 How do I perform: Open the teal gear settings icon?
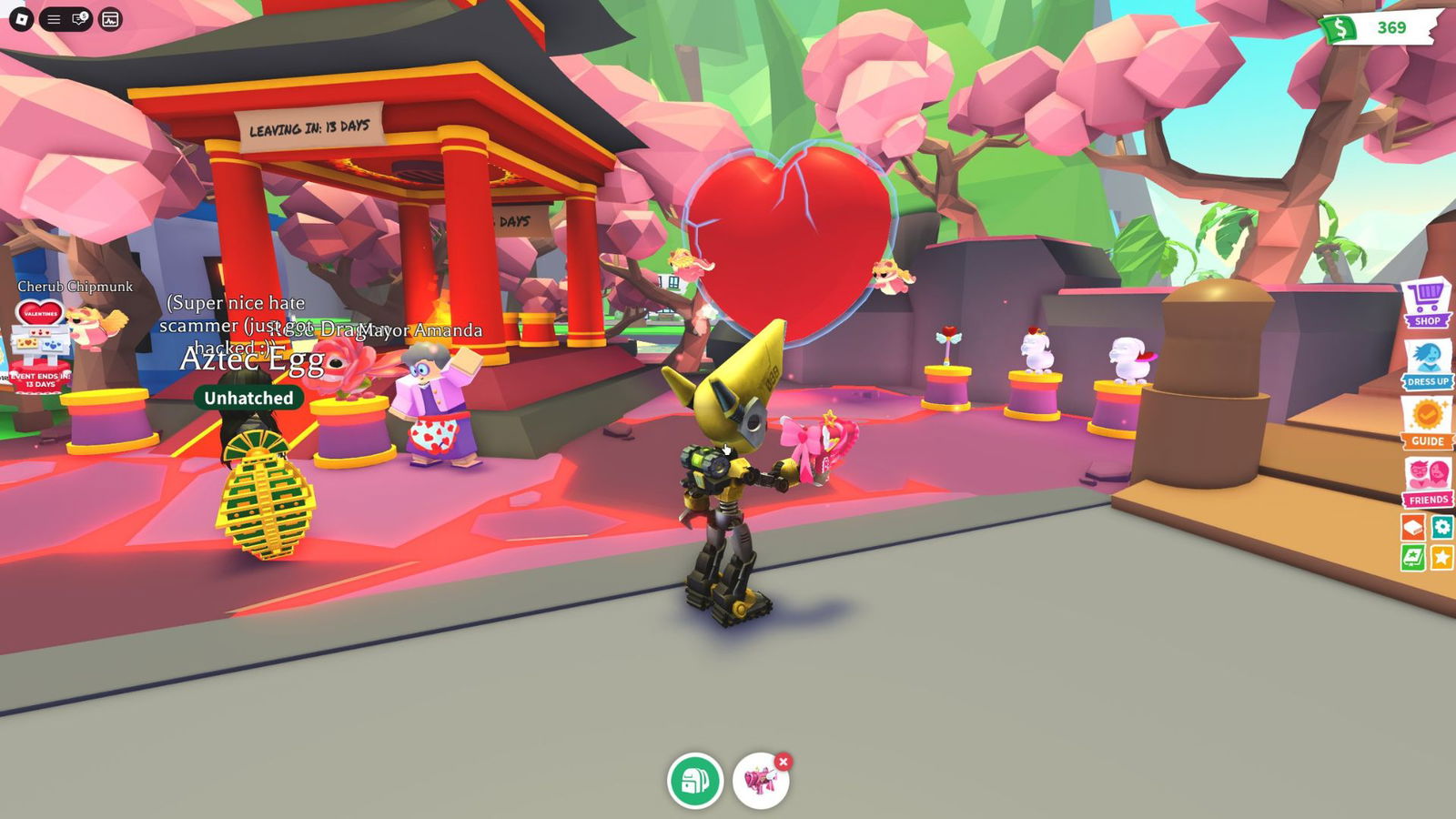pos(1442,527)
